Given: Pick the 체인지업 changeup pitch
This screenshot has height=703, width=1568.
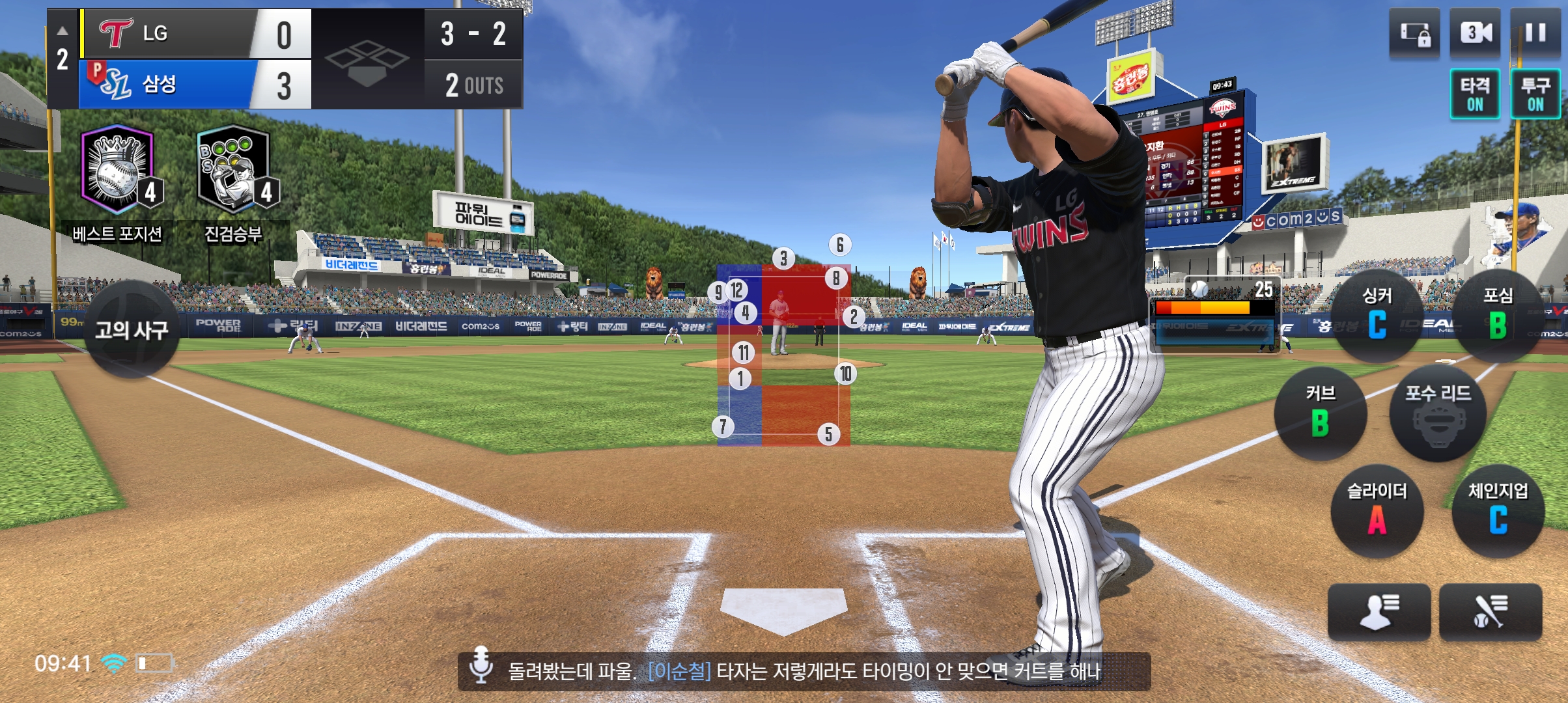Looking at the screenshot, I should pos(1498,511).
